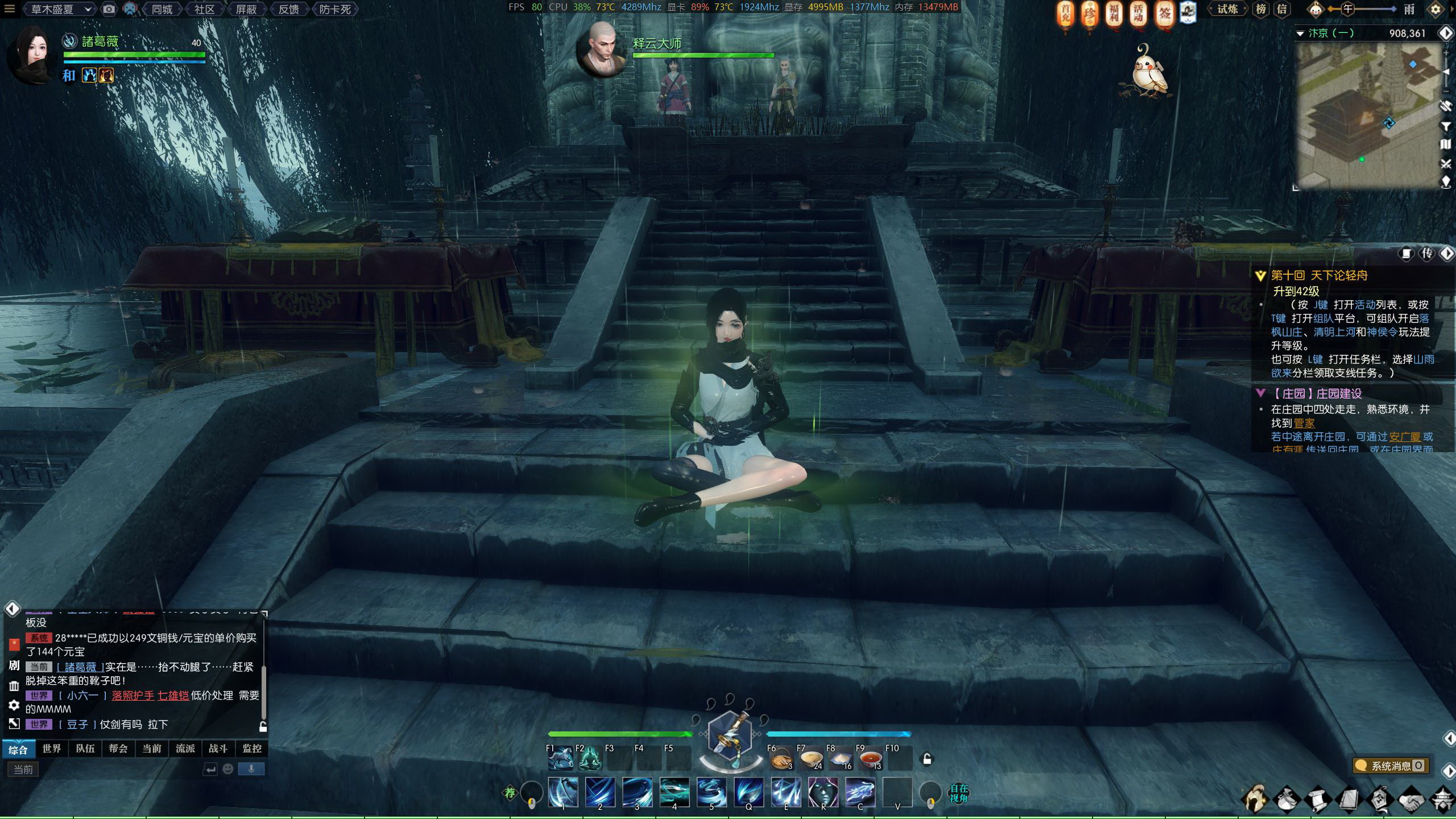Switch to the 世界 chat tab
The image size is (1456, 819).
click(51, 748)
